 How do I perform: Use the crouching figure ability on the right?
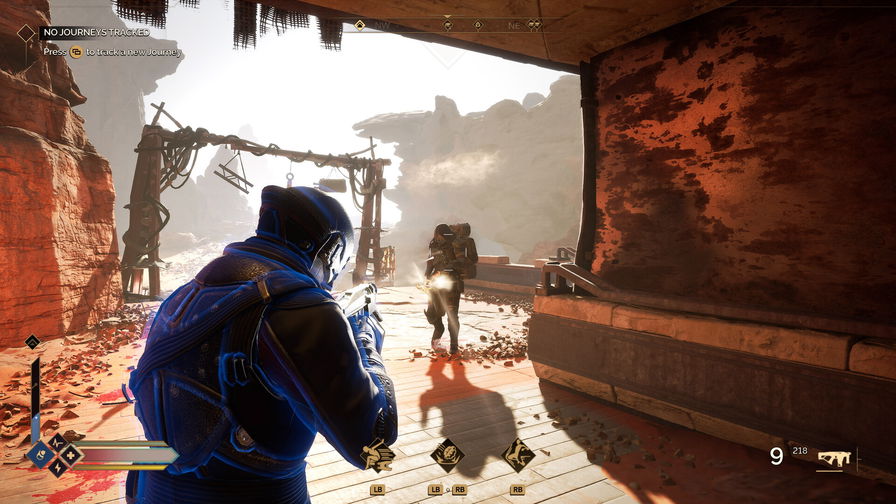[x=517, y=455]
